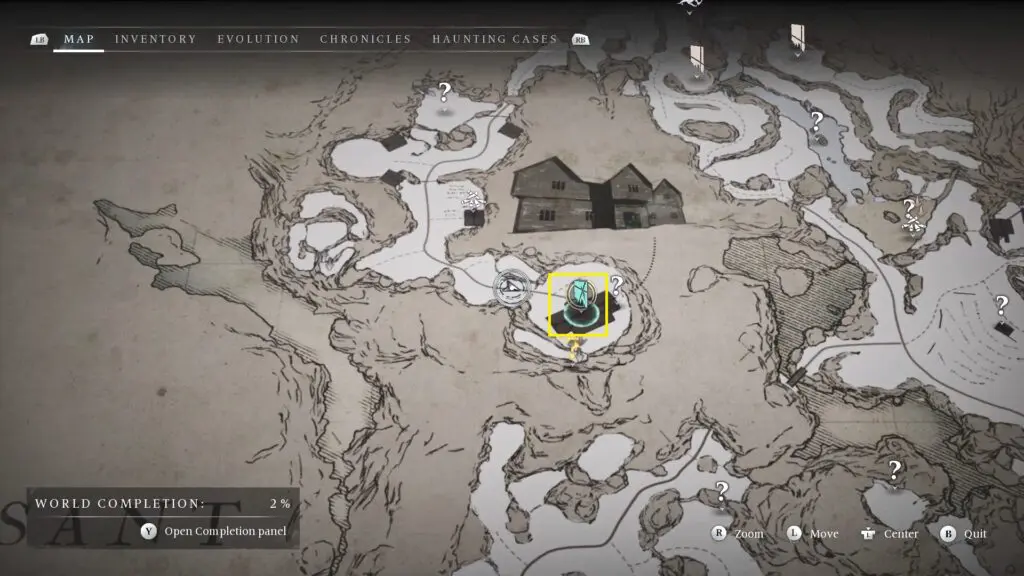1024x576 pixels.
Task: Go to the Haunting Cases tab
Action: (494, 39)
